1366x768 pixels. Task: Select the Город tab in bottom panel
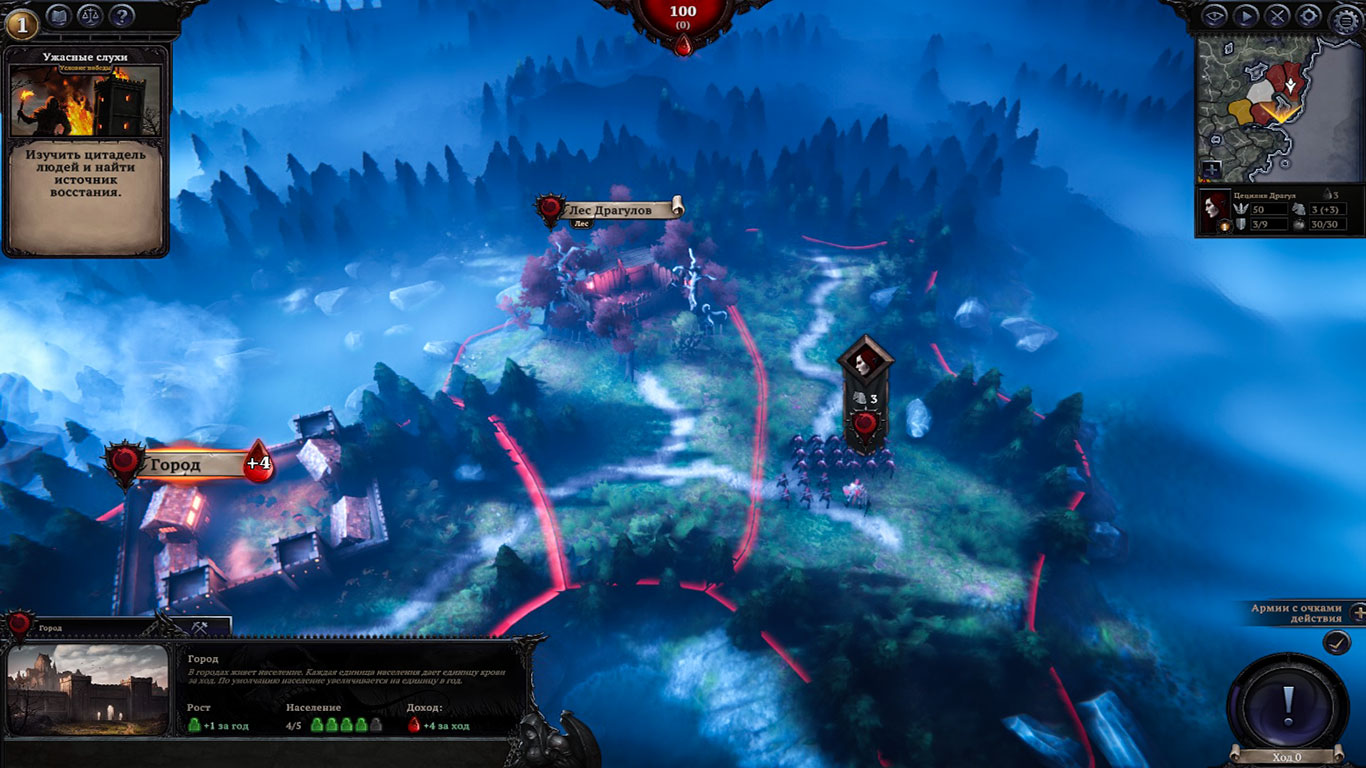click(x=60, y=627)
